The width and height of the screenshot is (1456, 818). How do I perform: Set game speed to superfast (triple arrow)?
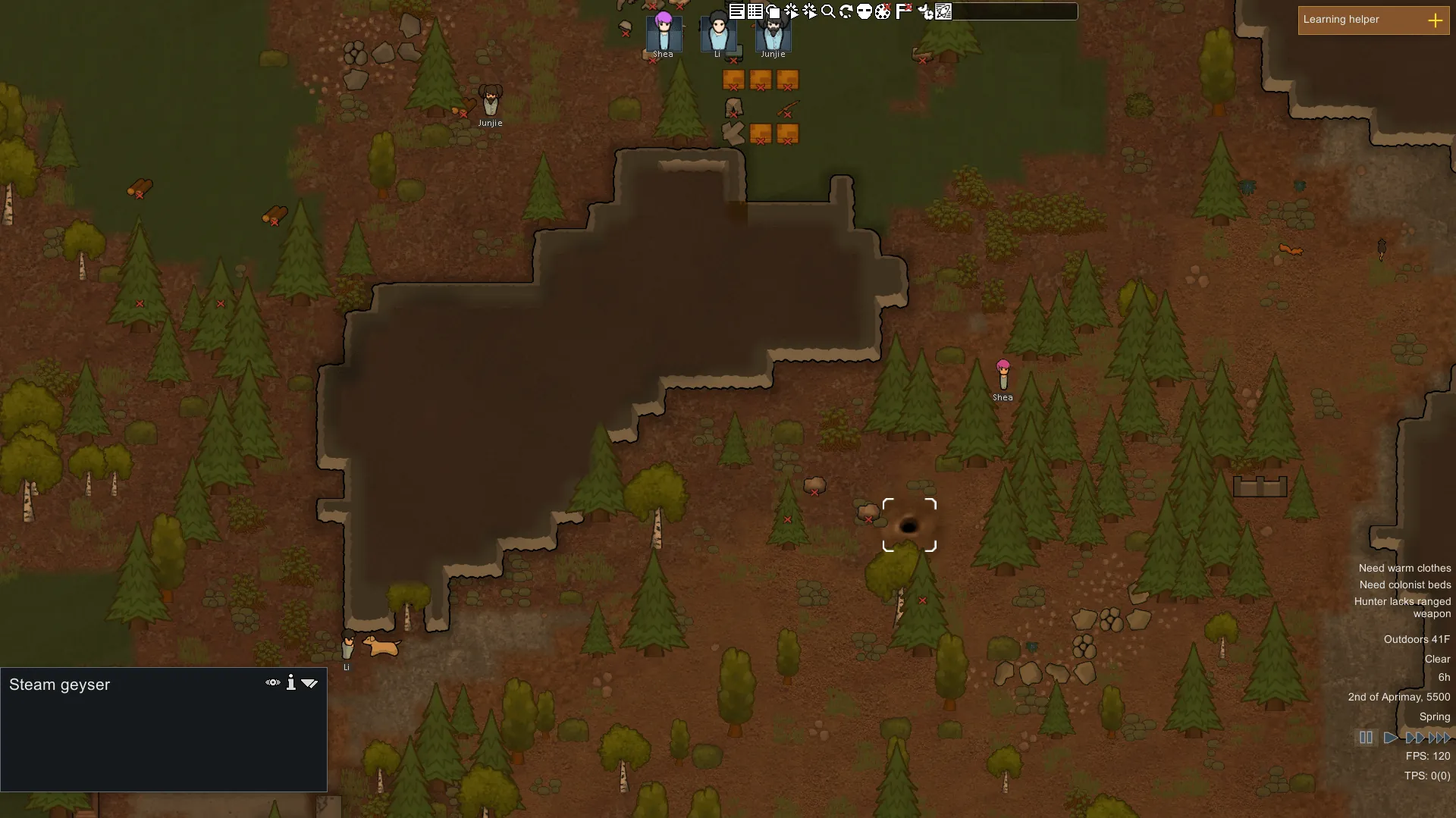point(1439,738)
